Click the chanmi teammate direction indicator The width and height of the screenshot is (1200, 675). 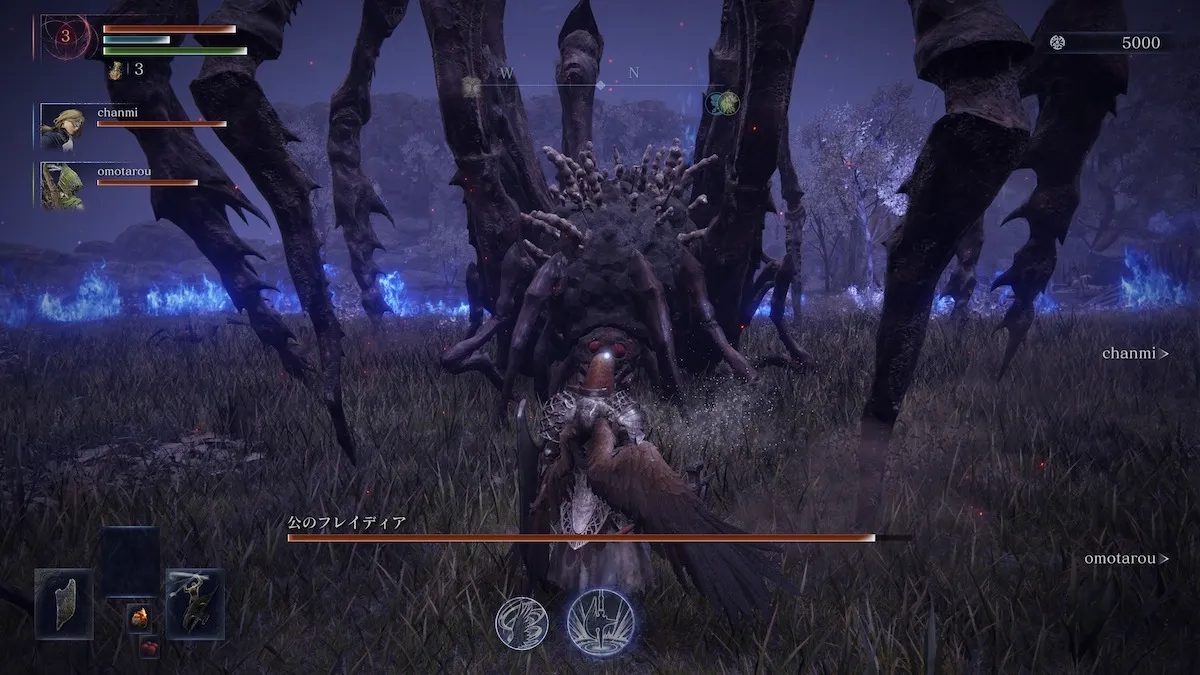(x=1135, y=353)
